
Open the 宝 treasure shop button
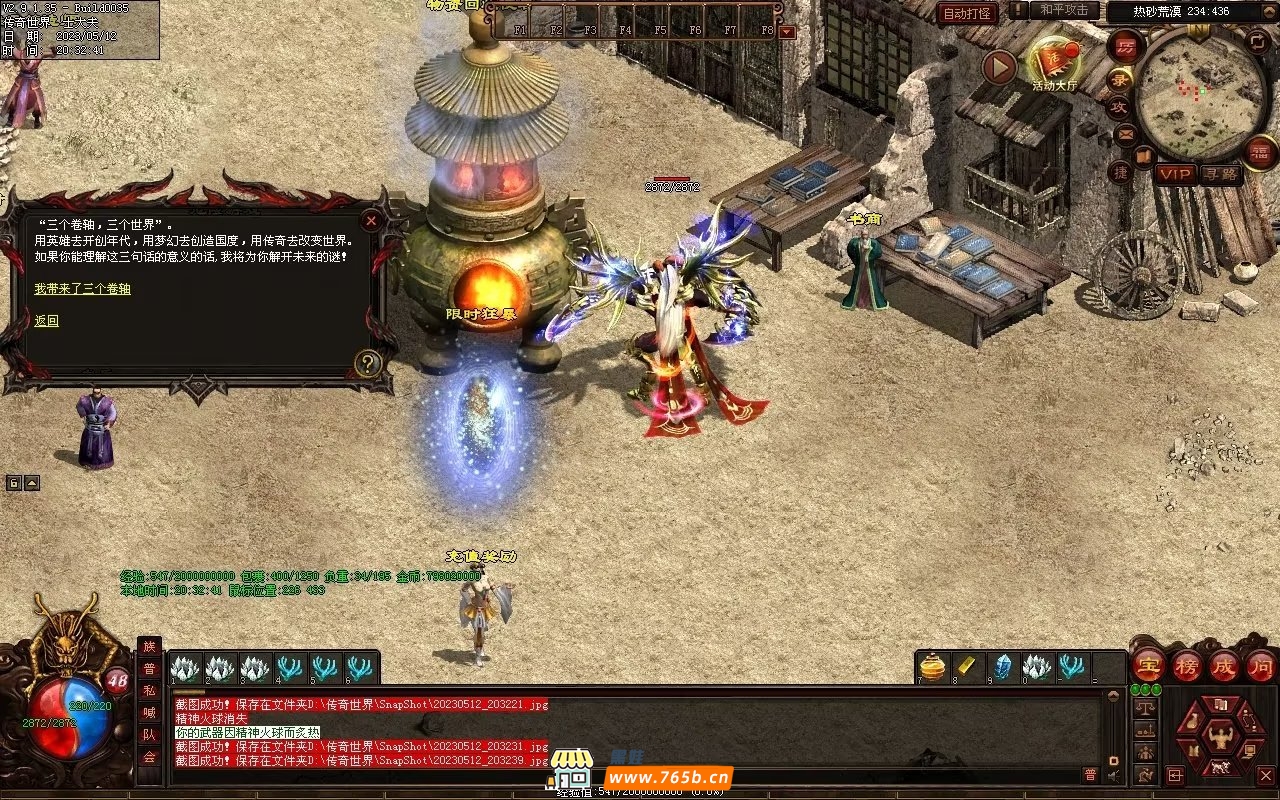coord(1148,665)
